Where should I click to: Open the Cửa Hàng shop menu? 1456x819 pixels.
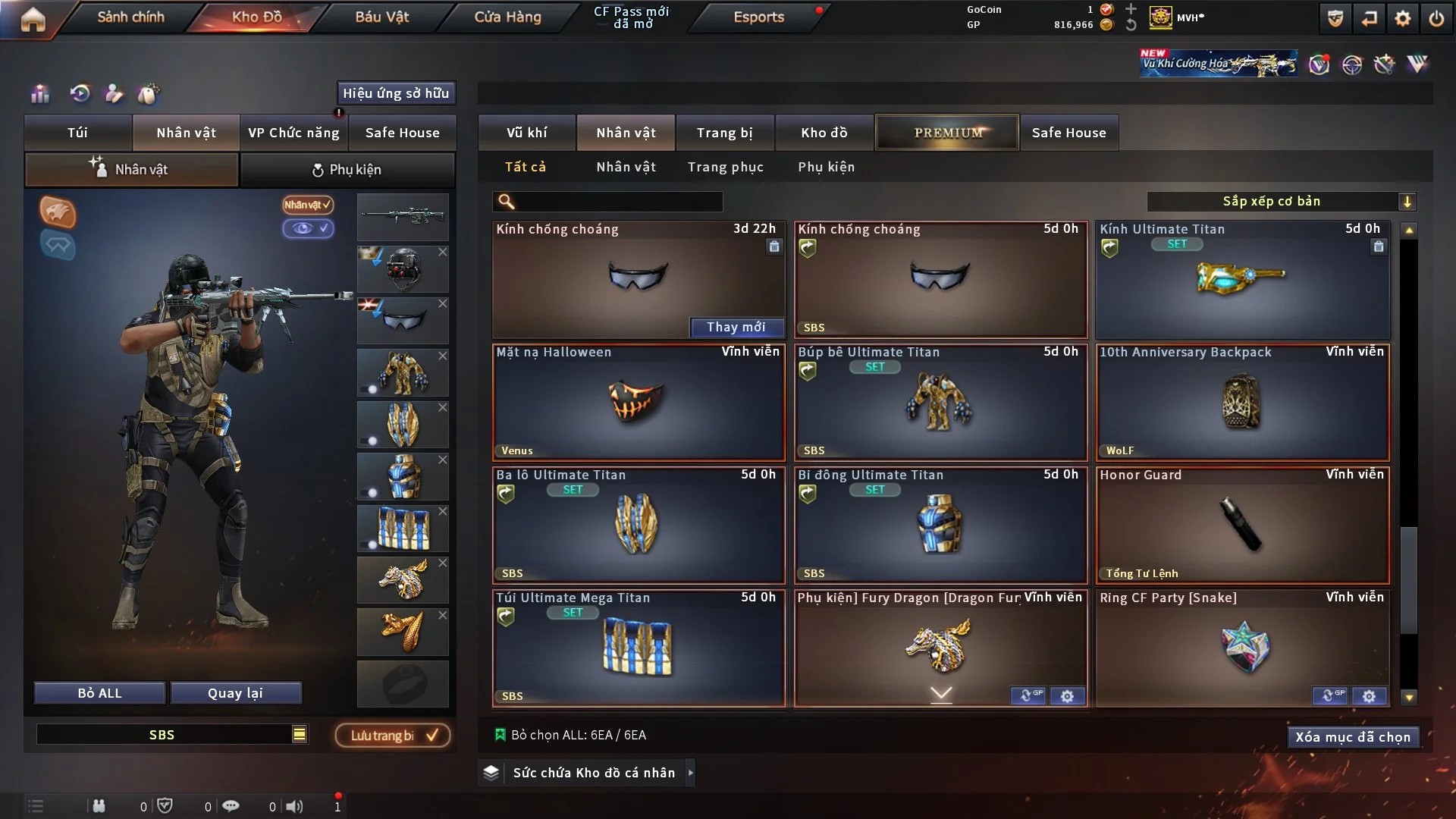click(507, 17)
